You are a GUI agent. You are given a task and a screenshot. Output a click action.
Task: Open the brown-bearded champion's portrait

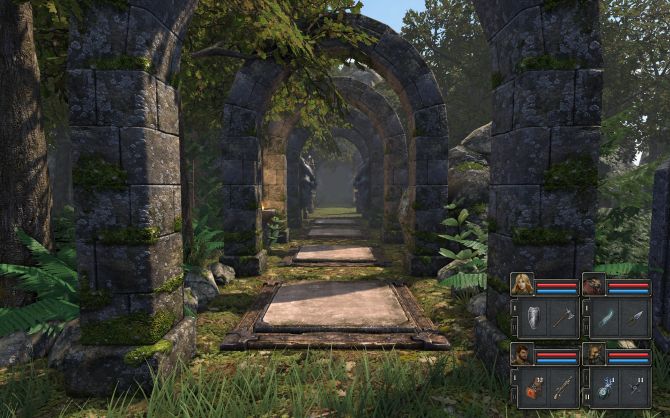point(595,355)
